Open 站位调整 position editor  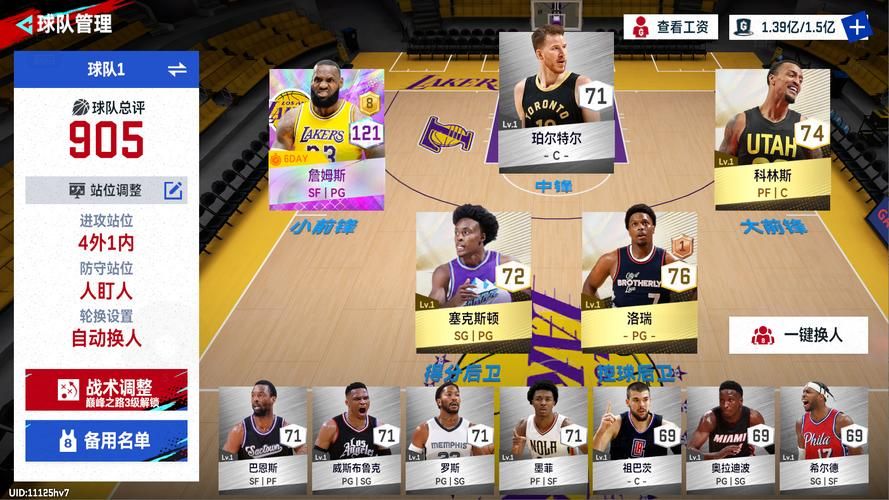[173, 190]
